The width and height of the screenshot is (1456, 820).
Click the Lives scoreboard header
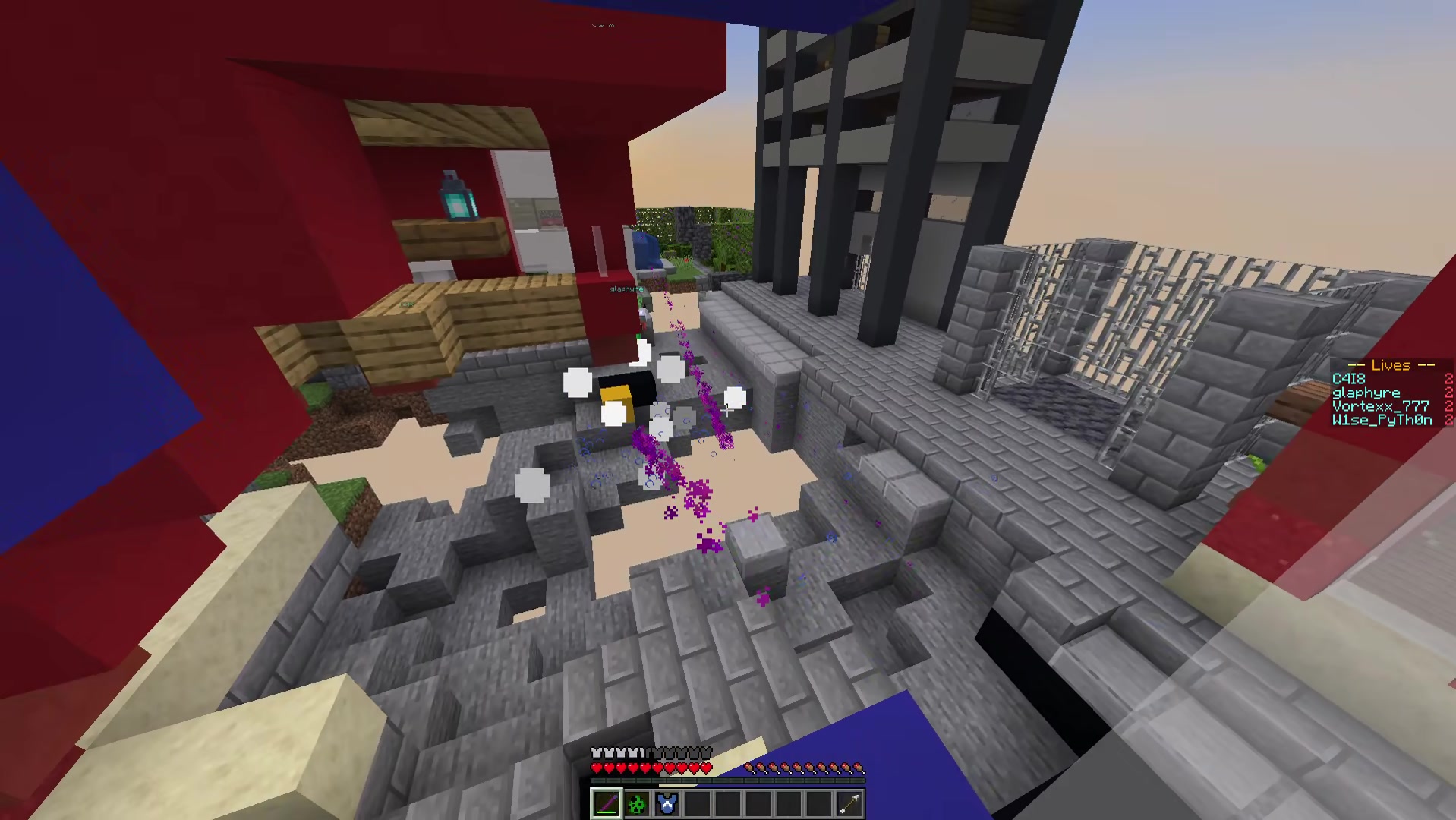(x=1391, y=365)
